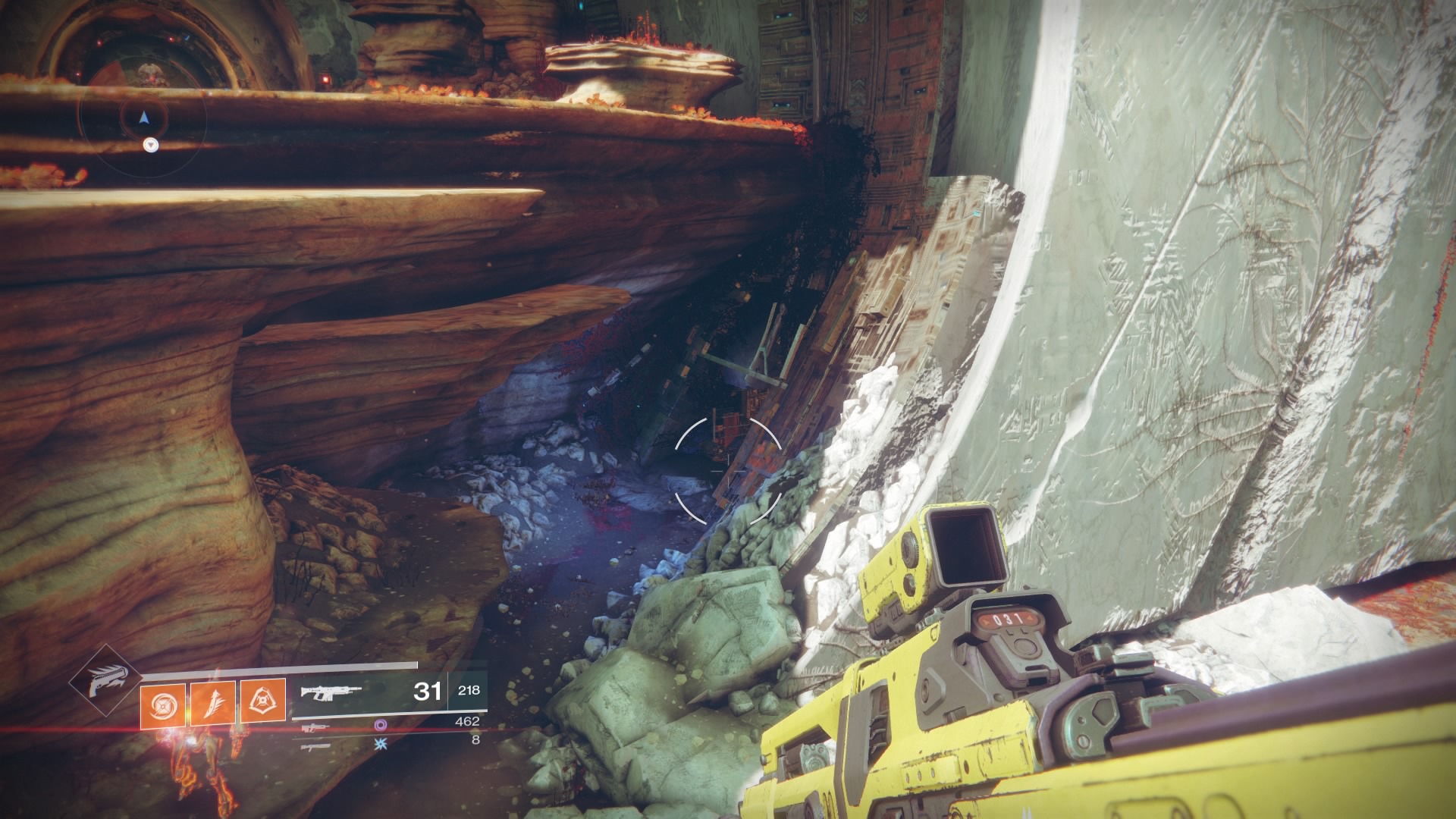This screenshot has height=819, width=1456.
Task: Select the equipped auto rifle weapon
Action: coord(331,692)
